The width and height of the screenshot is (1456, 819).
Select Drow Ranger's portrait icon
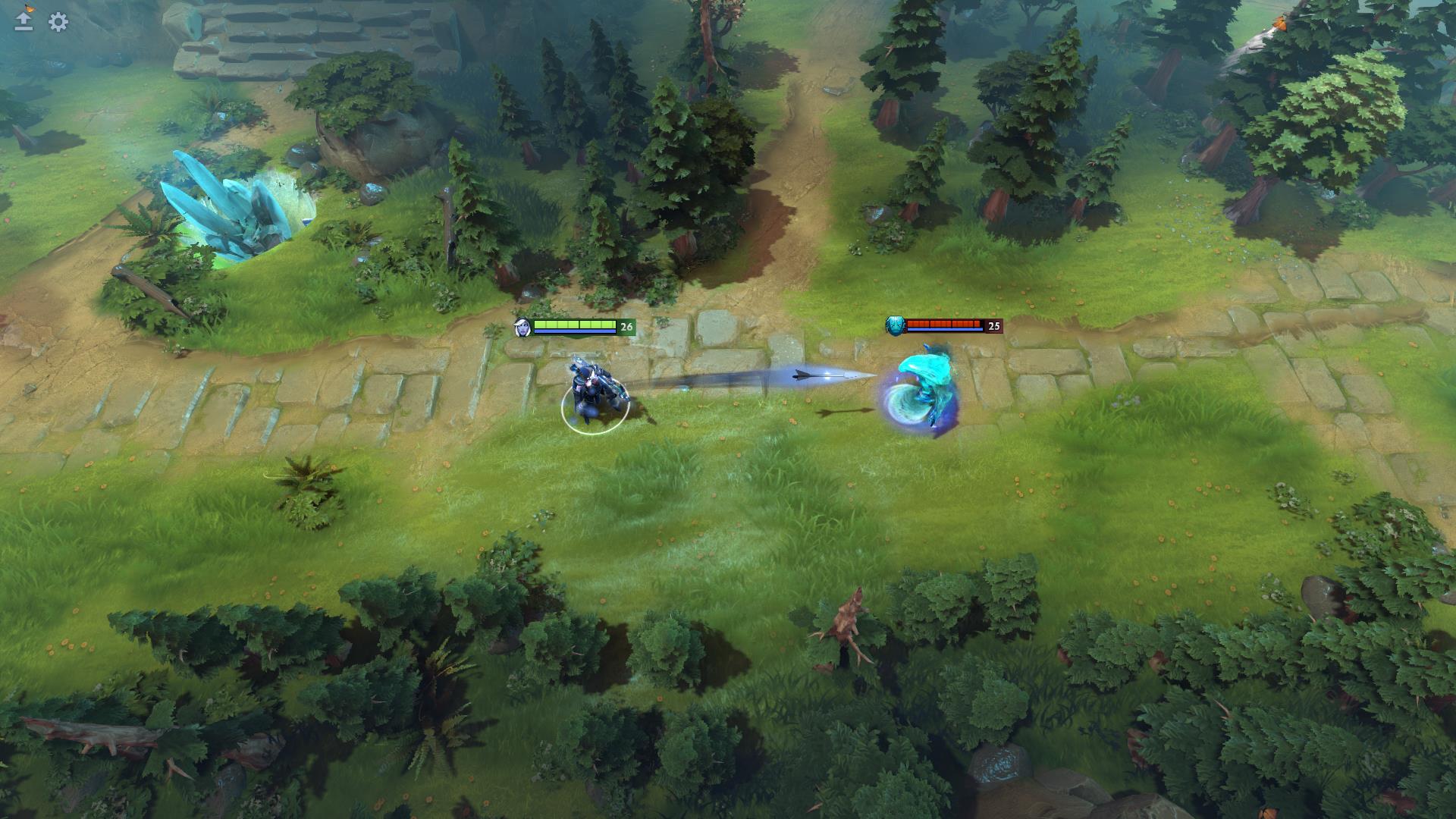pos(523,326)
